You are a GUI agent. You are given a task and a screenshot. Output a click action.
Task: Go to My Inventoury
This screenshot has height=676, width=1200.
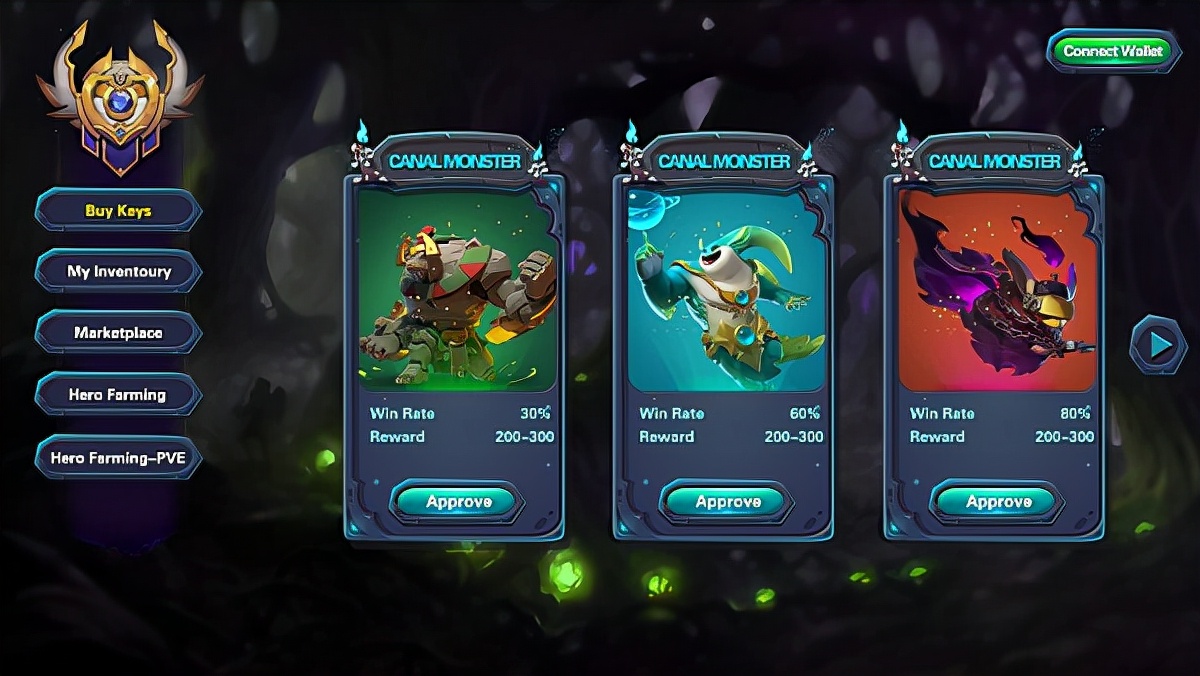click(118, 272)
